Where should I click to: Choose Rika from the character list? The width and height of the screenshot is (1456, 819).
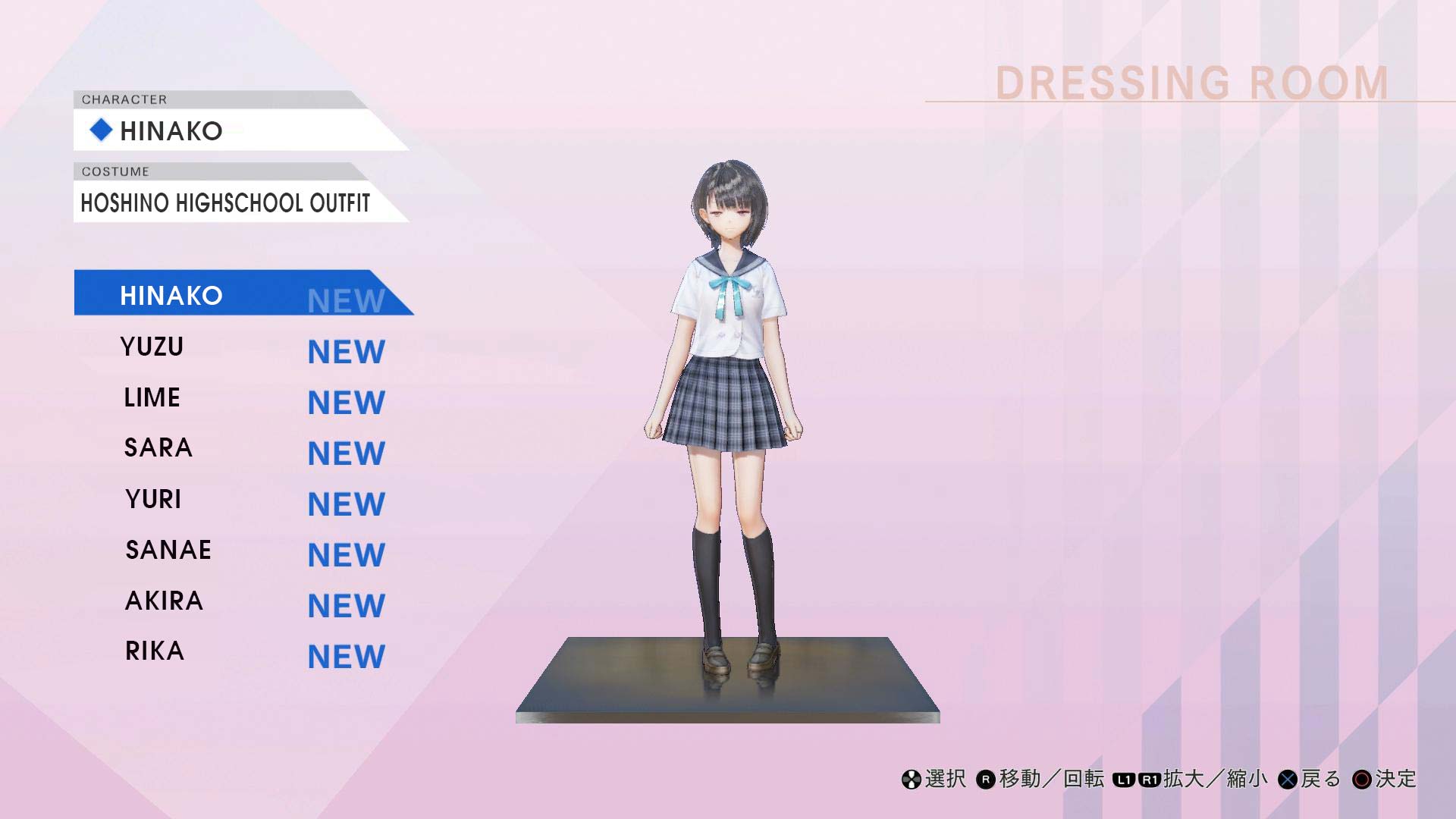(x=155, y=651)
